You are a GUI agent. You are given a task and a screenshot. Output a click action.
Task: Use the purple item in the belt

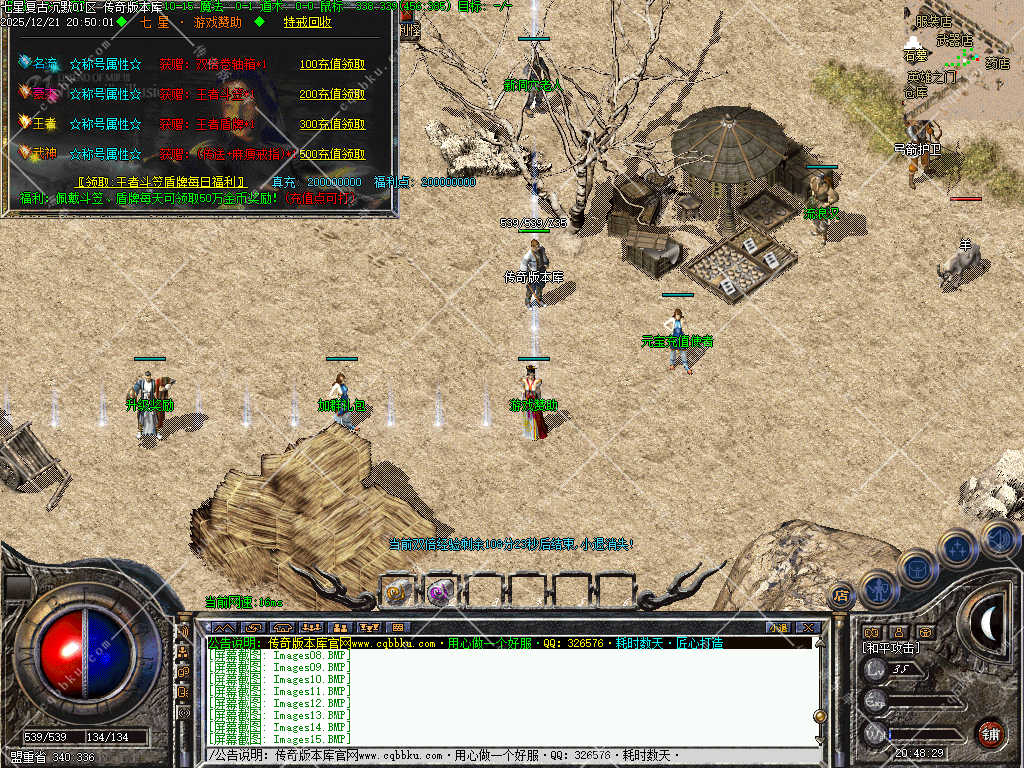(x=441, y=592)
